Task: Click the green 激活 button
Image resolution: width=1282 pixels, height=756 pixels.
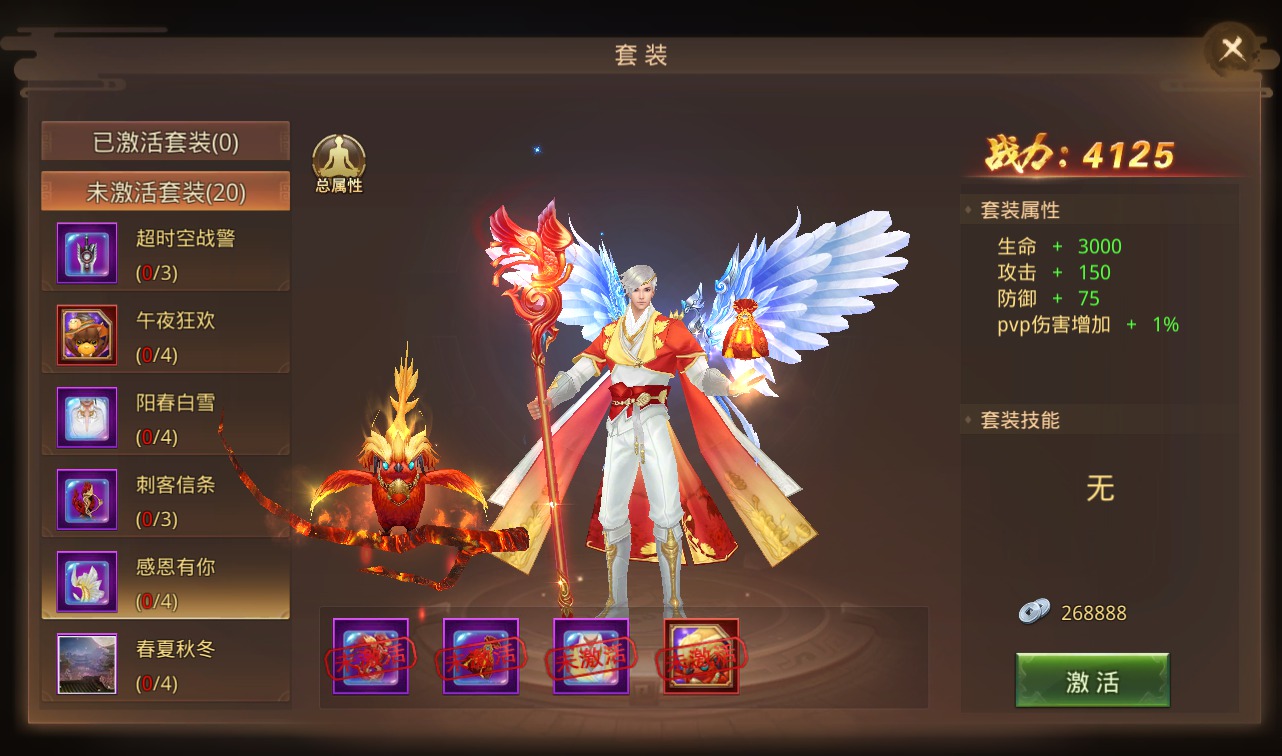Action: point(1092,681)
